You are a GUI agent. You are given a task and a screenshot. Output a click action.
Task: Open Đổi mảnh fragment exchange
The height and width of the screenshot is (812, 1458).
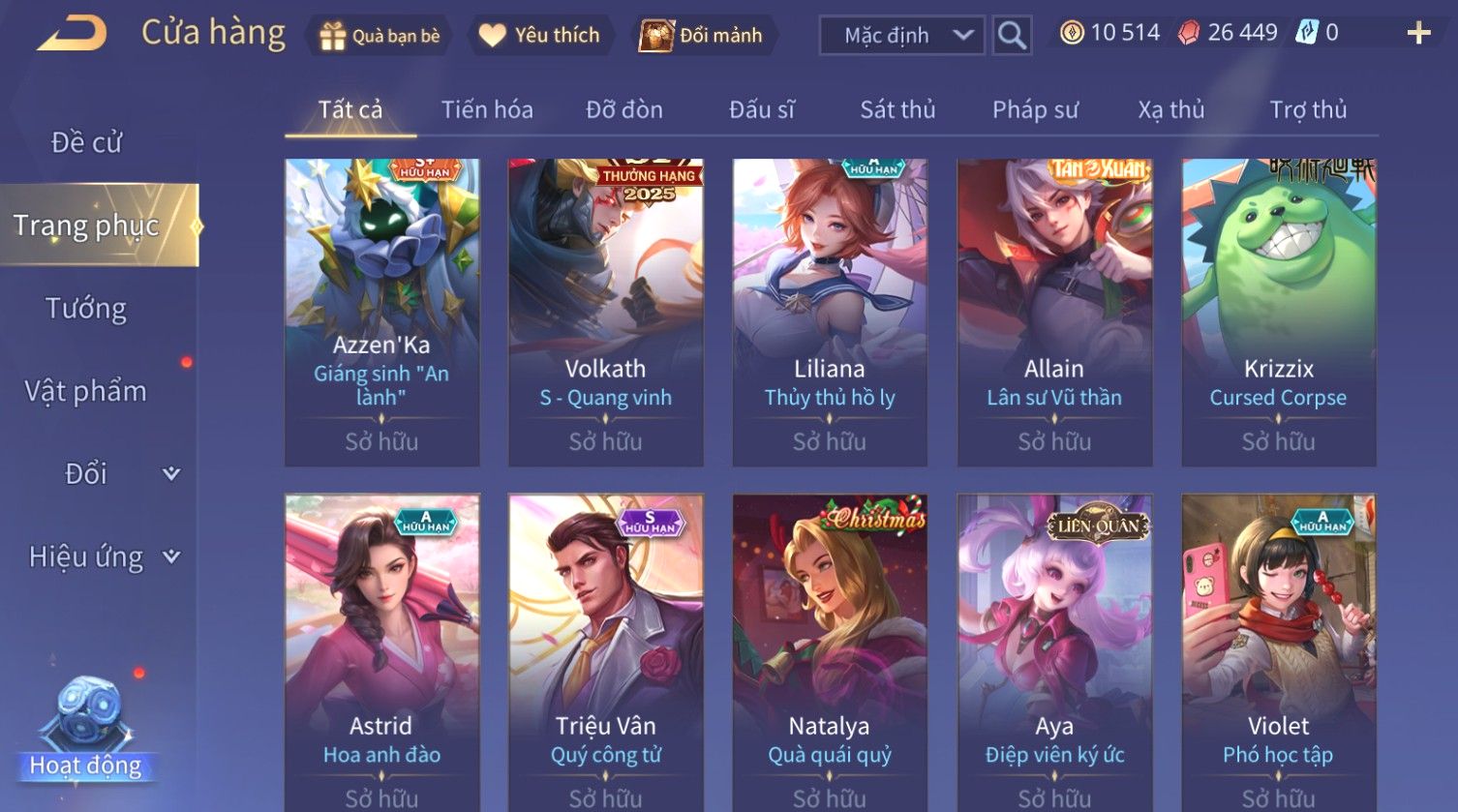coord(703,36)
